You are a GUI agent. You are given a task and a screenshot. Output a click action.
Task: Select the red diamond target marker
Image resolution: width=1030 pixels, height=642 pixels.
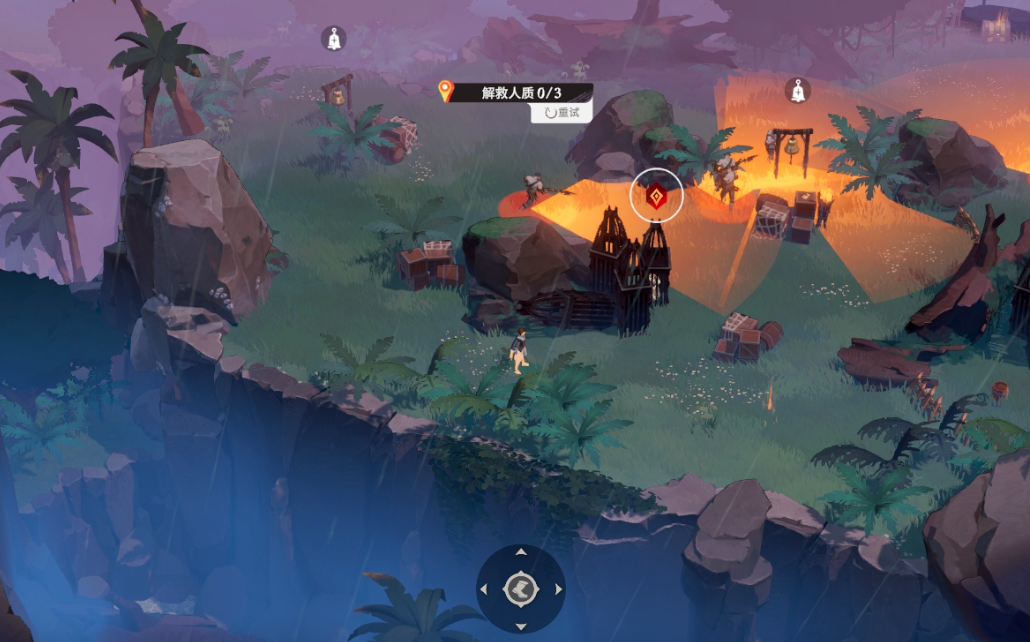pos(657,197)
